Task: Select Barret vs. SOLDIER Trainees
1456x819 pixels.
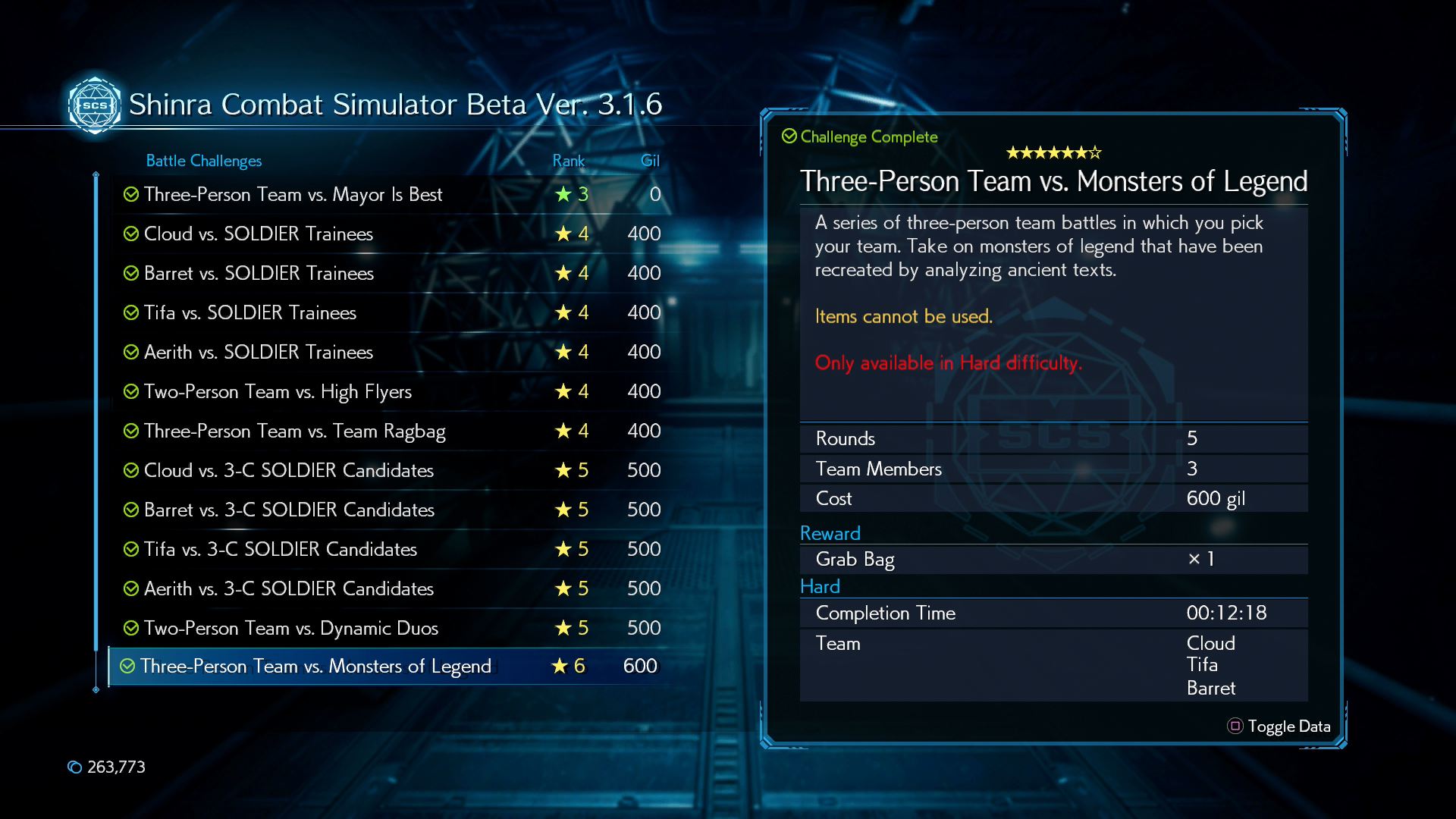Action: tap(259, 274)
